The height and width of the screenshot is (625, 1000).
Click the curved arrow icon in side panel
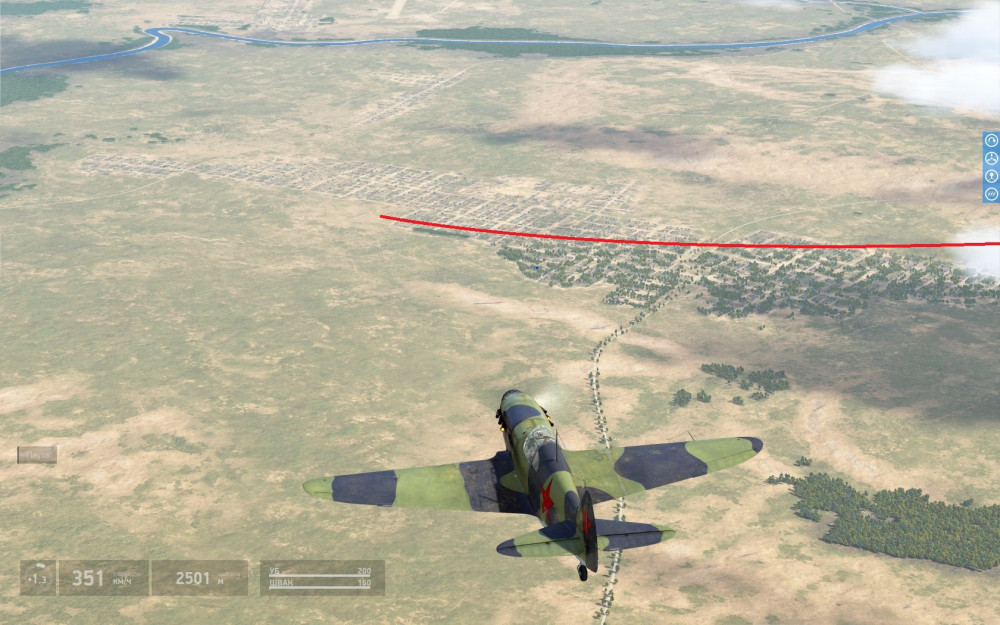(x=991, y=141)
